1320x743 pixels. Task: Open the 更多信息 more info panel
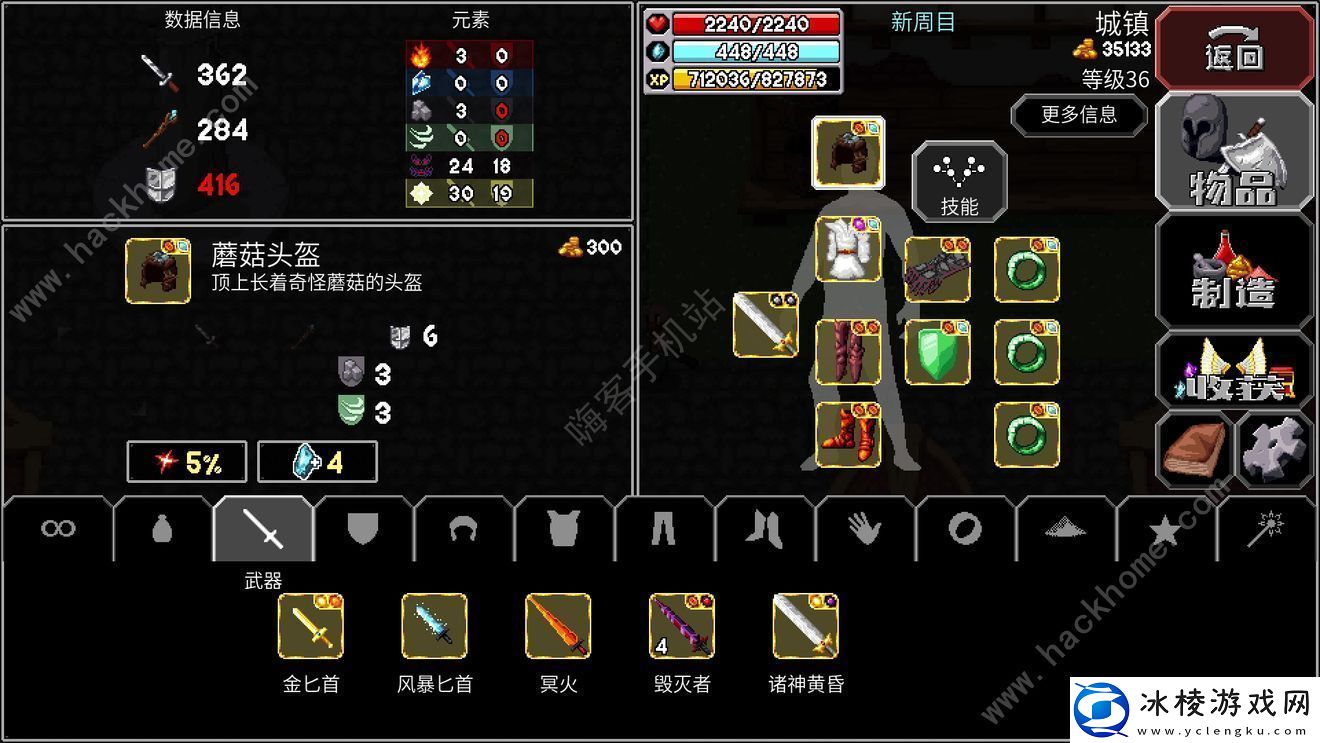[x=1079, y=116]
